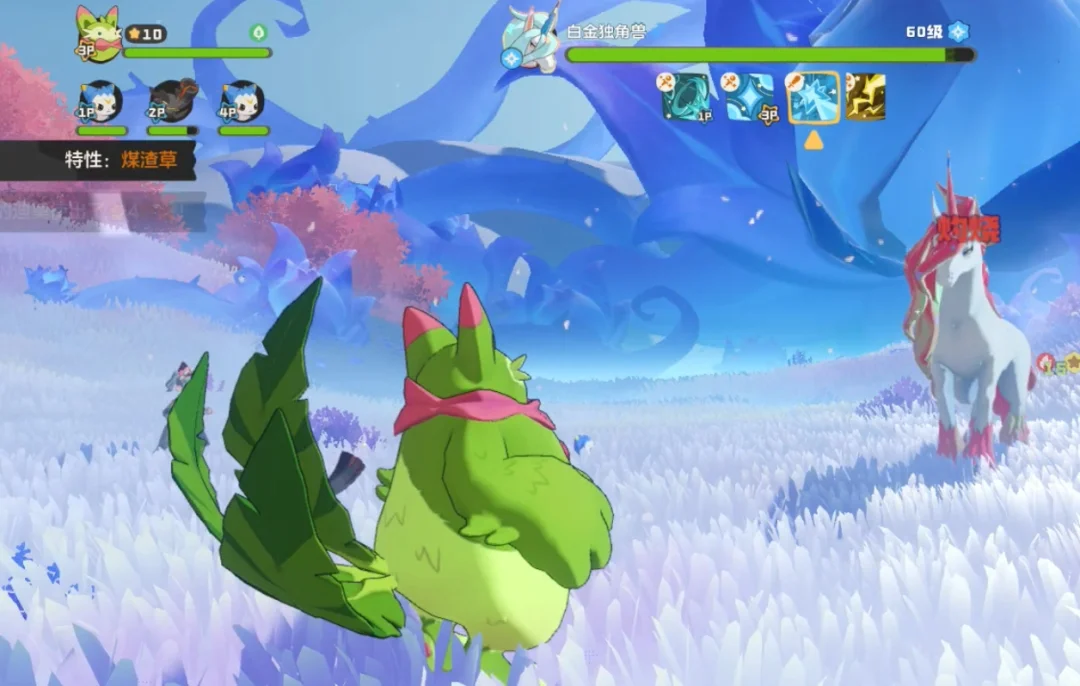Select the green 3P pet portrait
Image resolution: width=1080 pixels, height=686 pixels.
pos(98,35)
